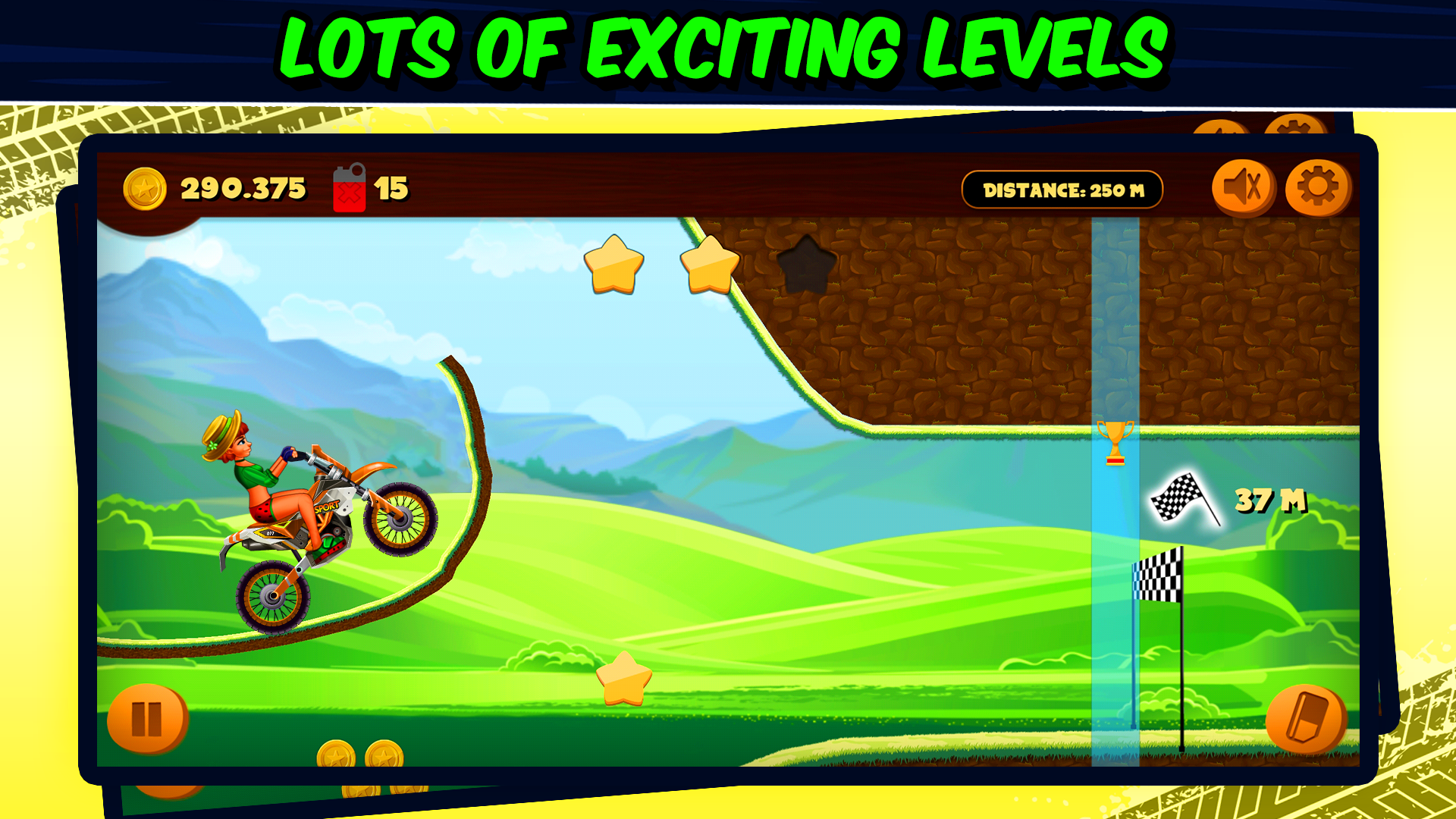1456x819 pixels.
Task: Open the settings gear menu
Action: 1318,184
